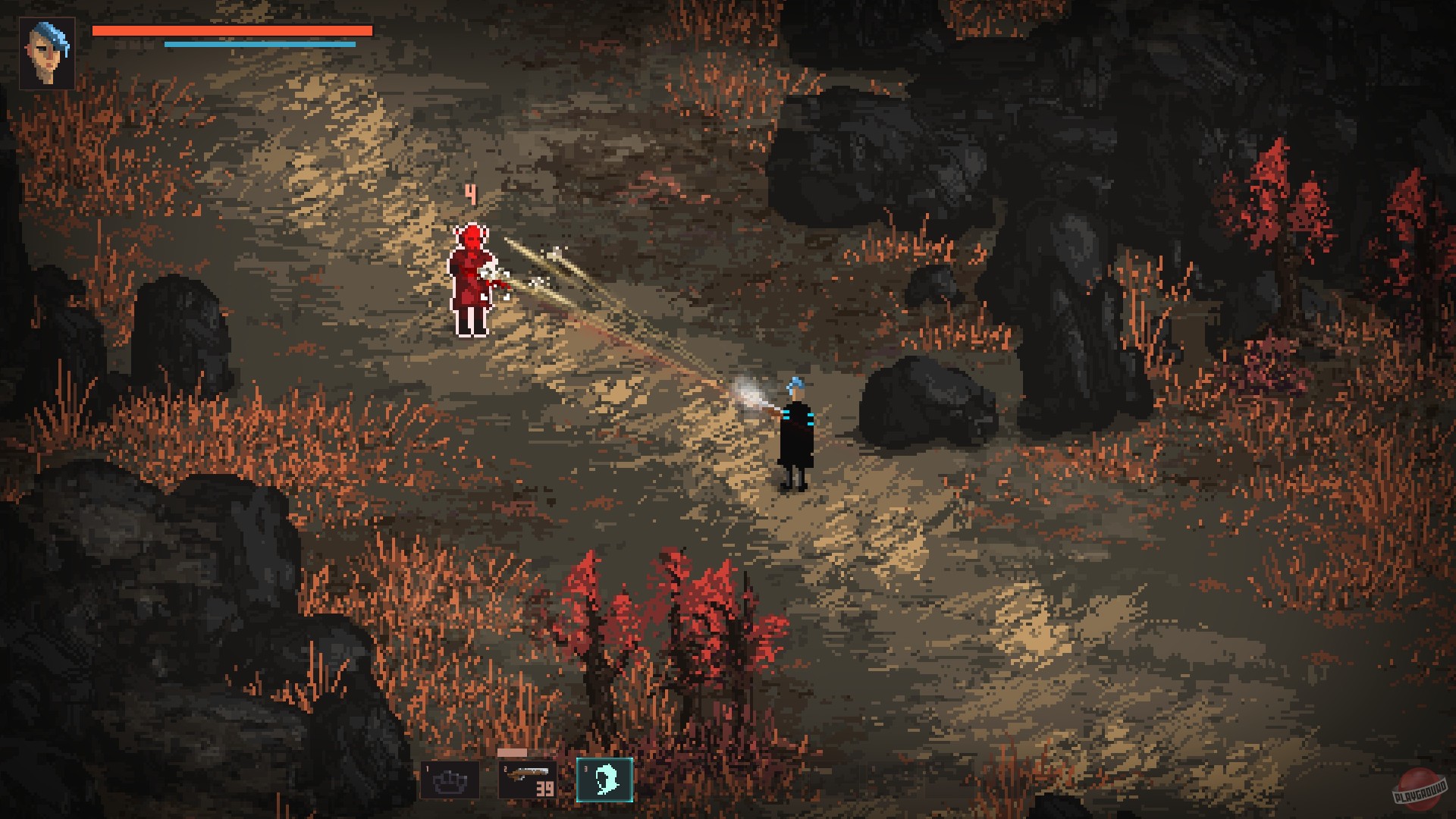Screen dimensions: 1456x819
Task: Click the red health bar at the top
Action: click(x=231, y=30)
